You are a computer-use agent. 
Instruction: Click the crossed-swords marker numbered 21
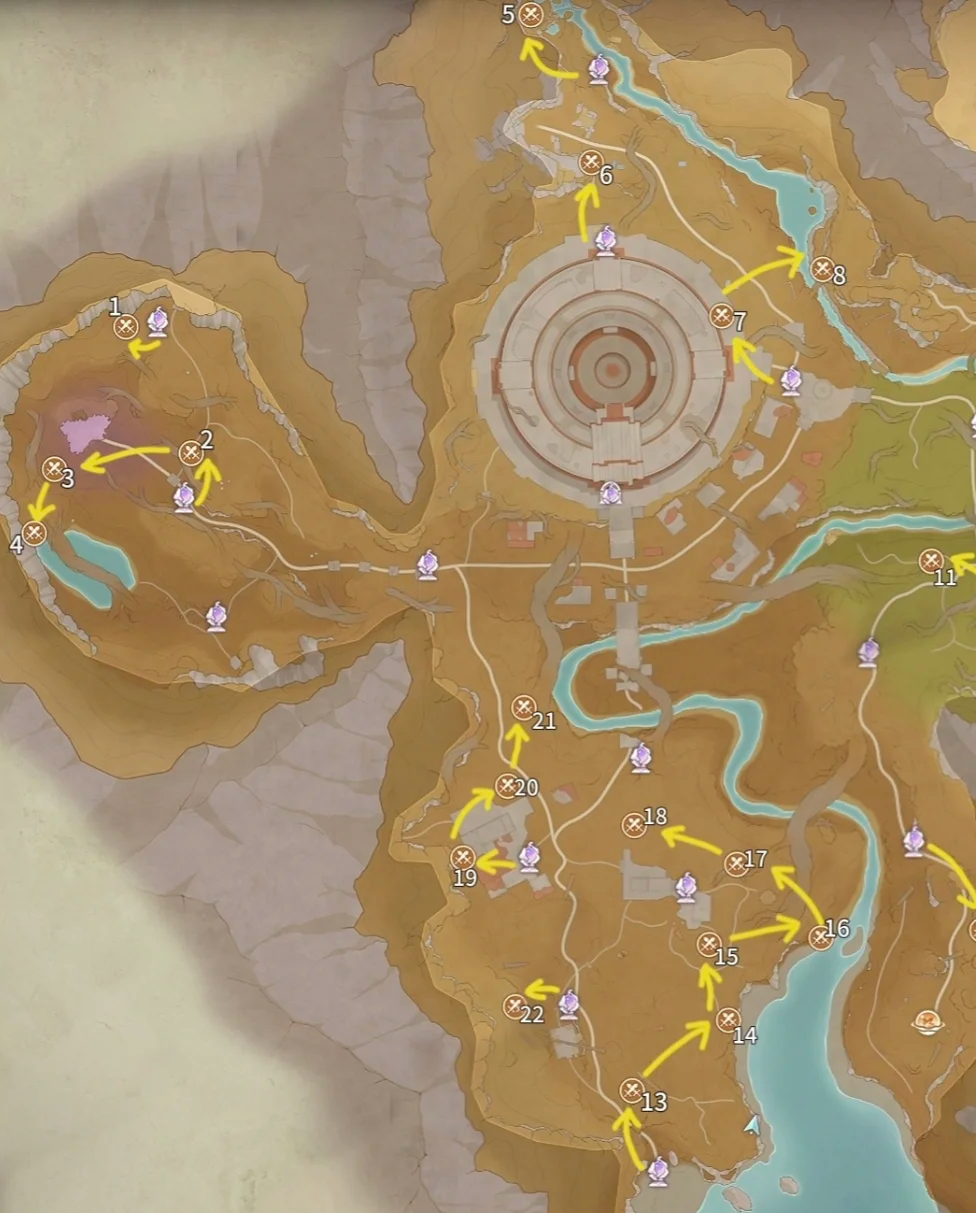[524, 708]
